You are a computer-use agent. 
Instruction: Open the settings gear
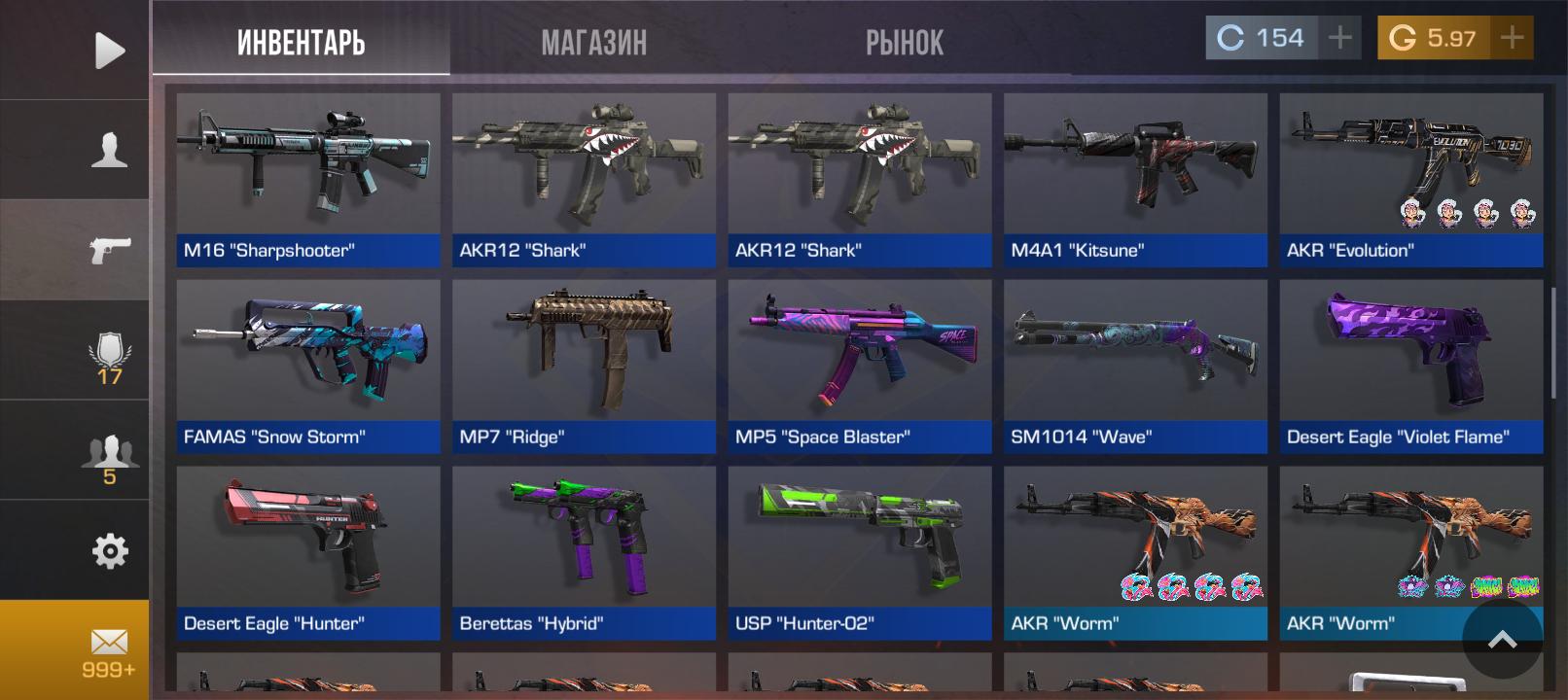coord(109,551)
